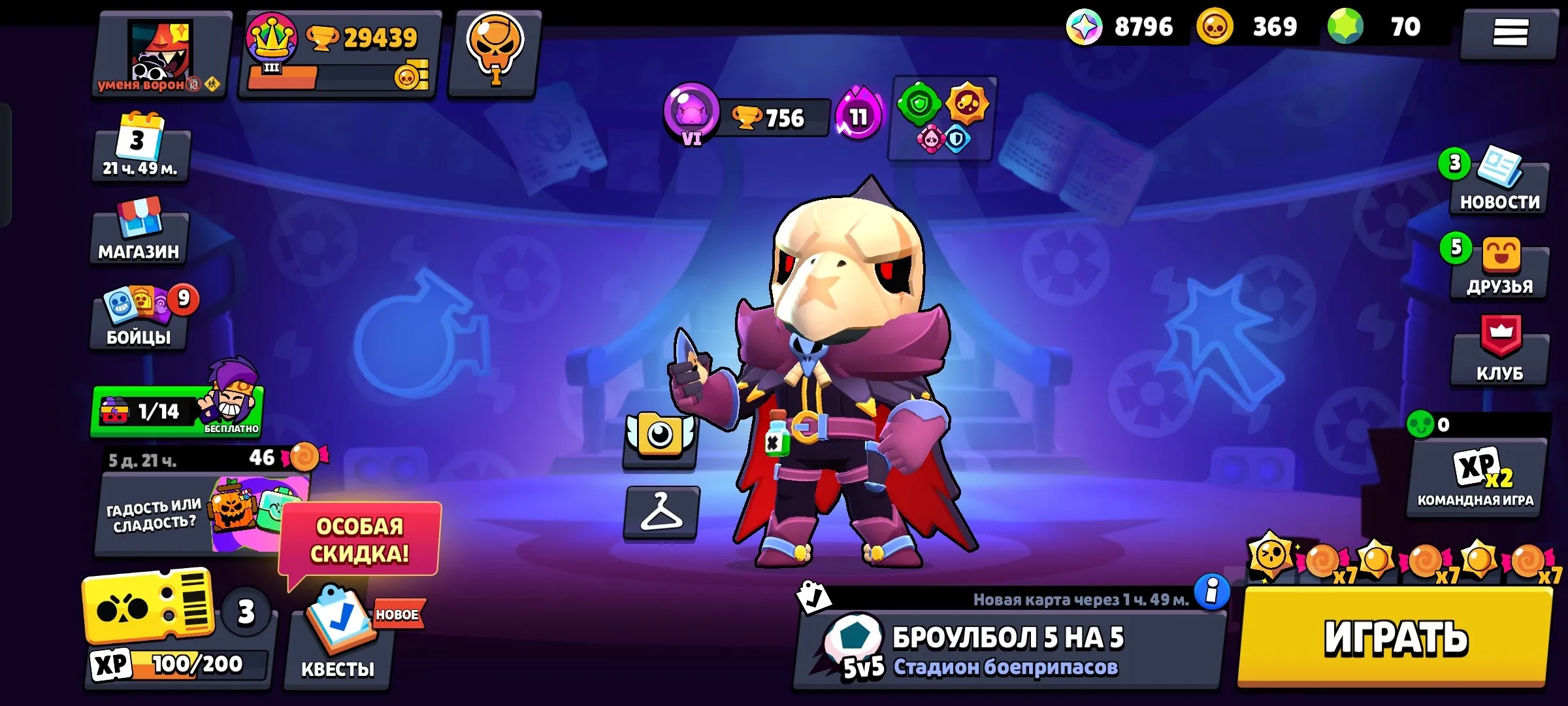
Task: Open the hamburger menu top right
Action: 1509,36
